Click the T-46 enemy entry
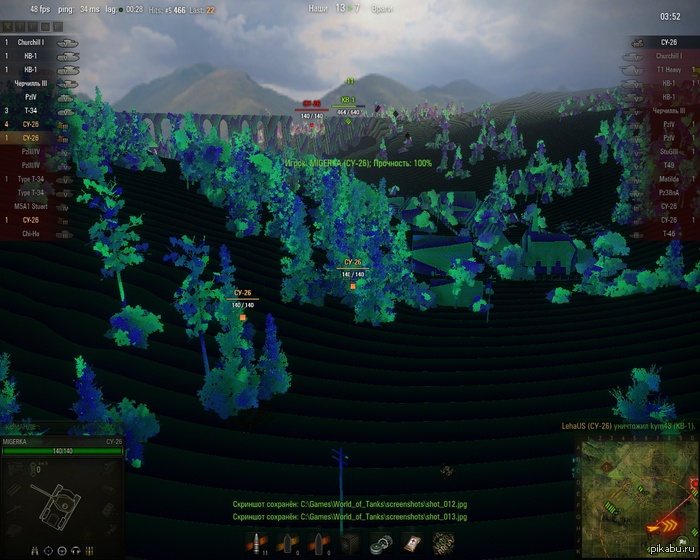Viewport: 700px width, 560px height. point(669,232)
